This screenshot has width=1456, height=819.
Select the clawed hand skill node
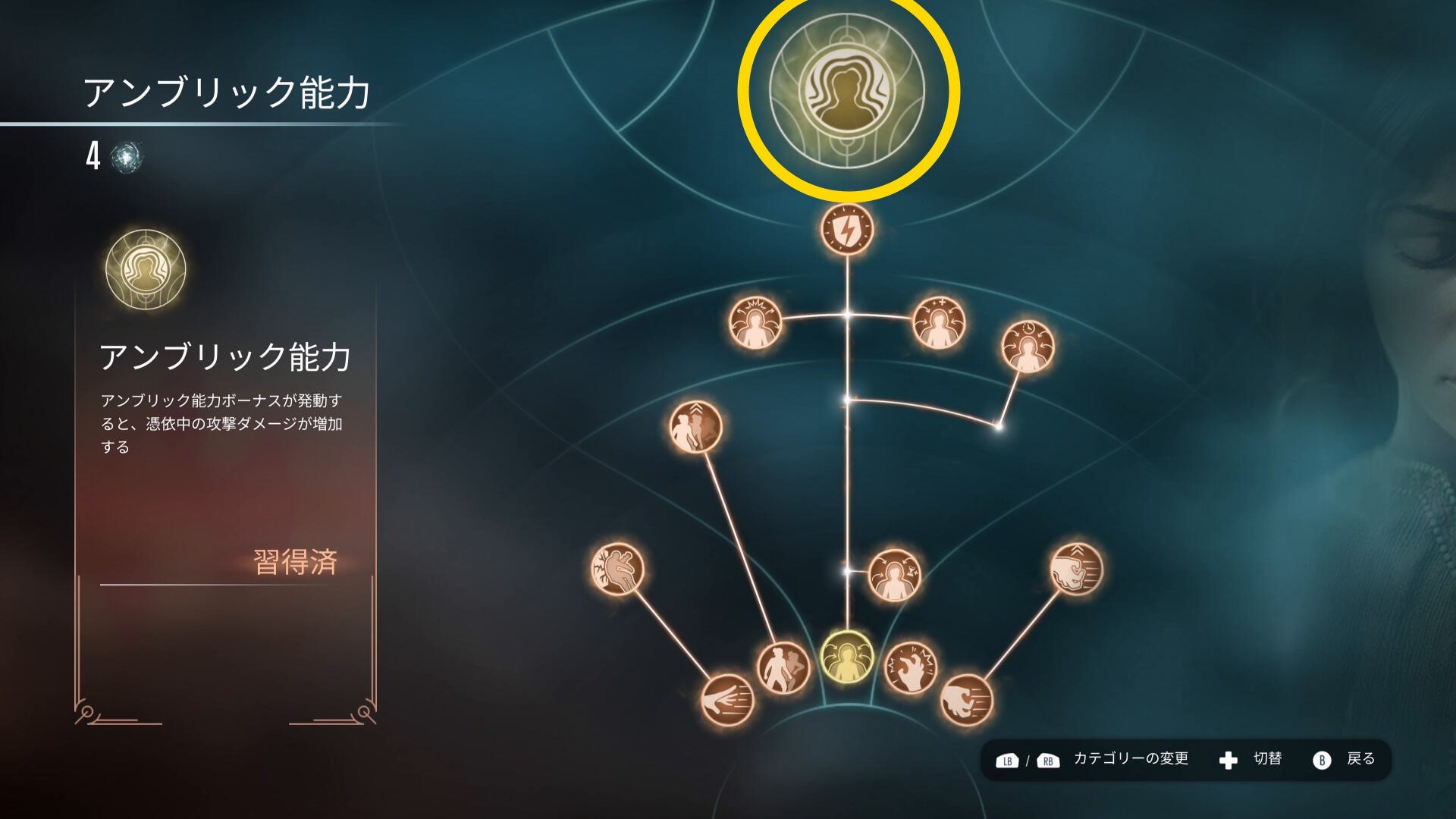tap(911, 668)
